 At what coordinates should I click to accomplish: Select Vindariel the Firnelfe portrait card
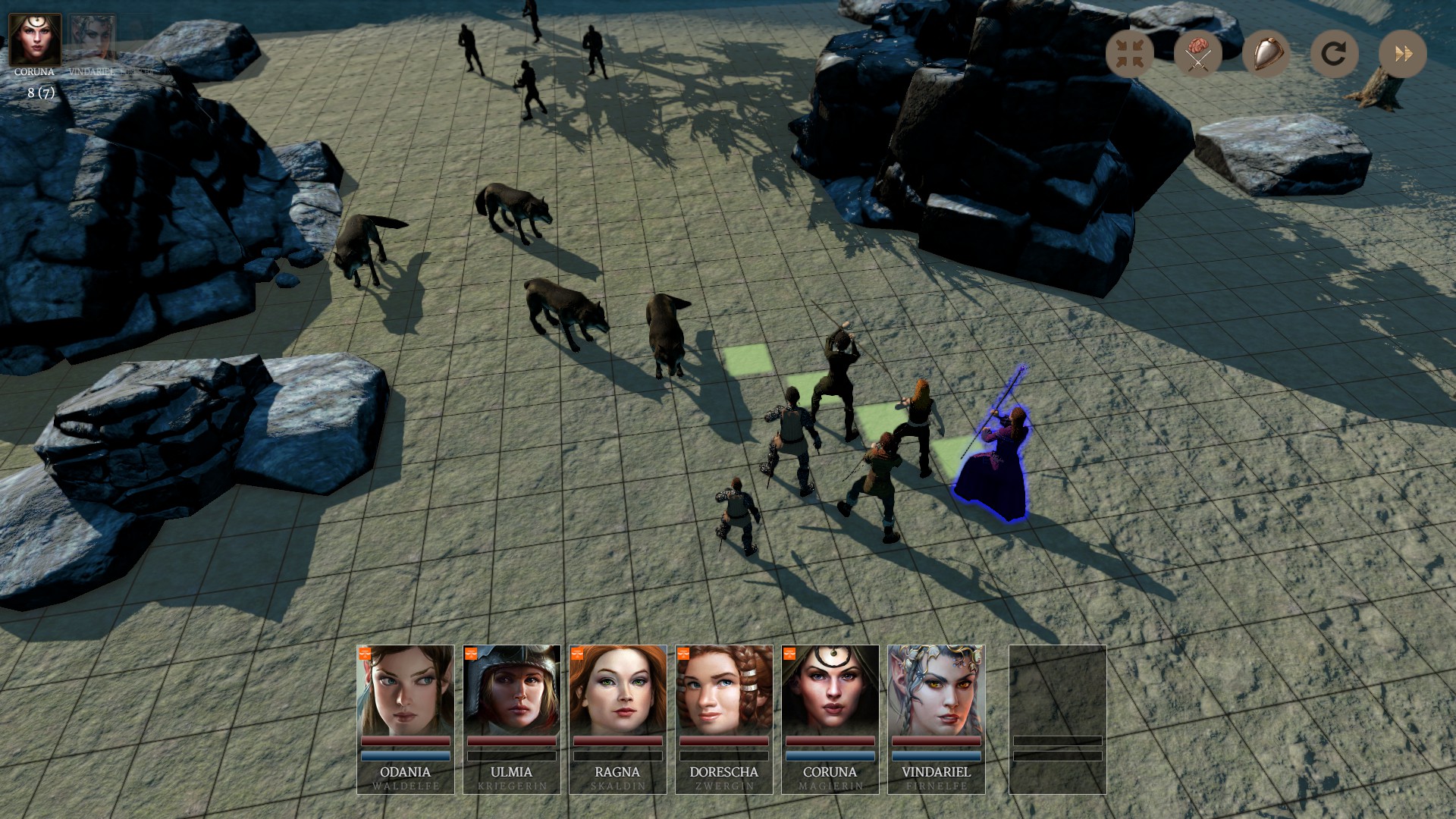pyautogui.click(x=937, y=718)
